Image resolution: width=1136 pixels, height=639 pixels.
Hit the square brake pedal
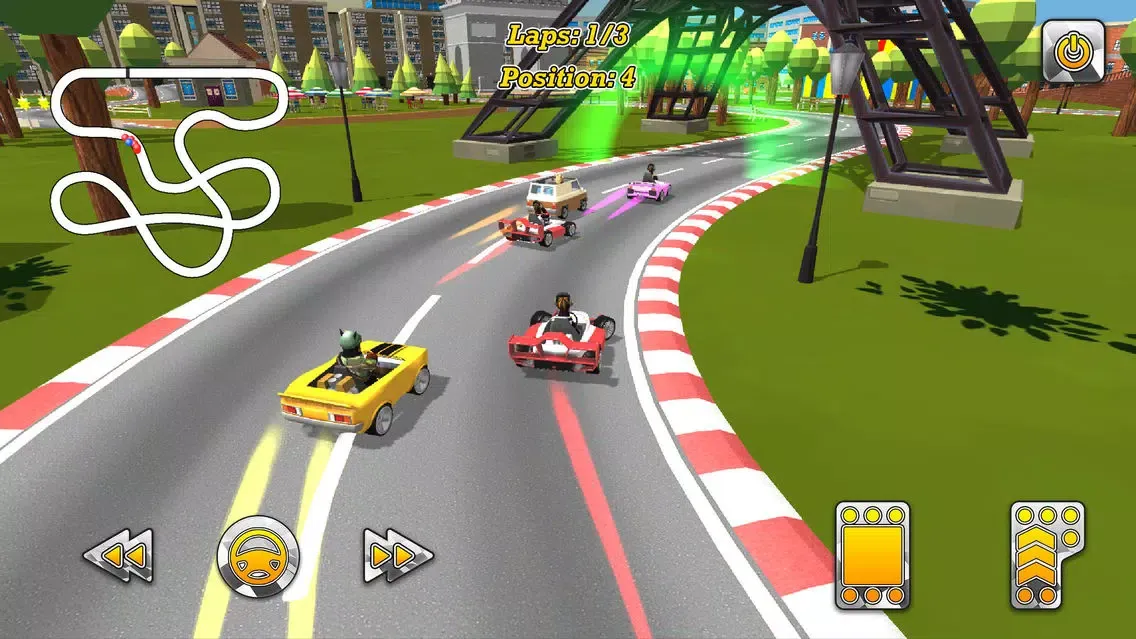[x=872, y=555]
